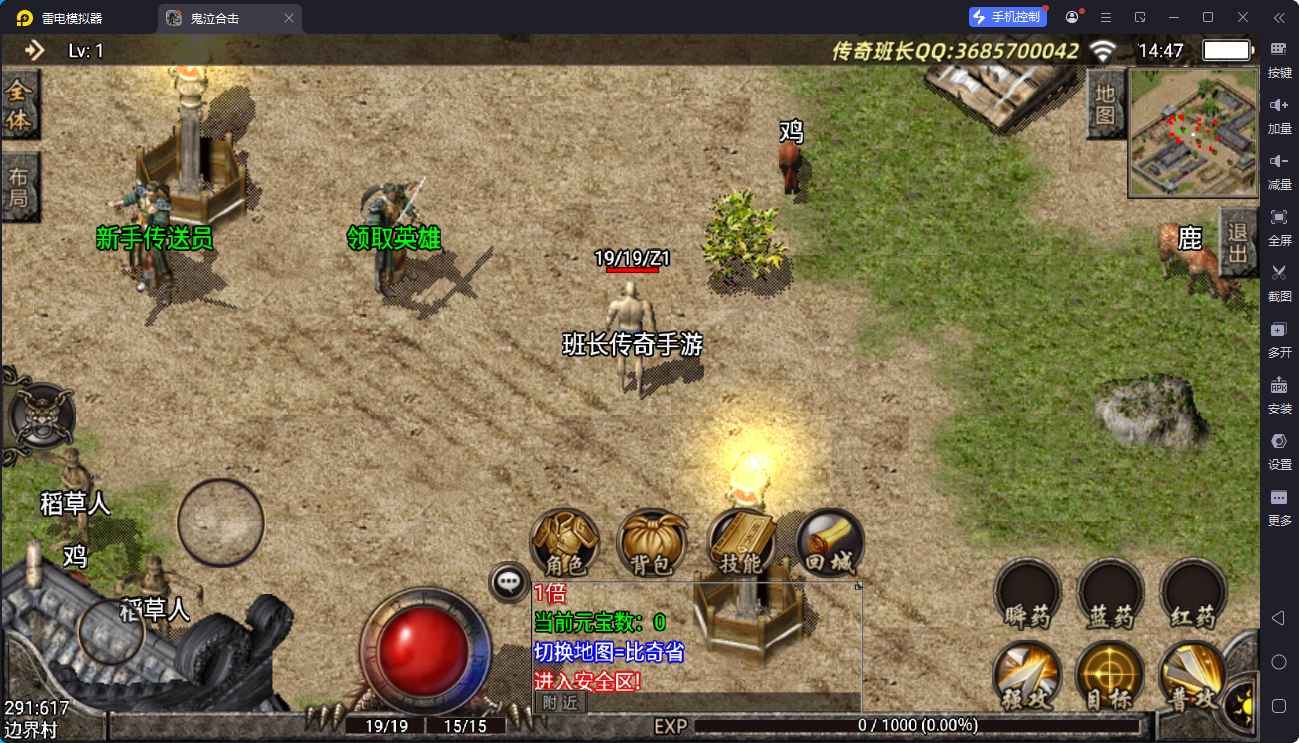Open the 背包 bag inventory
Image resolution: width=1299 pixels, height=743 pixels.
pyautogui.click(x=652, y=543)
